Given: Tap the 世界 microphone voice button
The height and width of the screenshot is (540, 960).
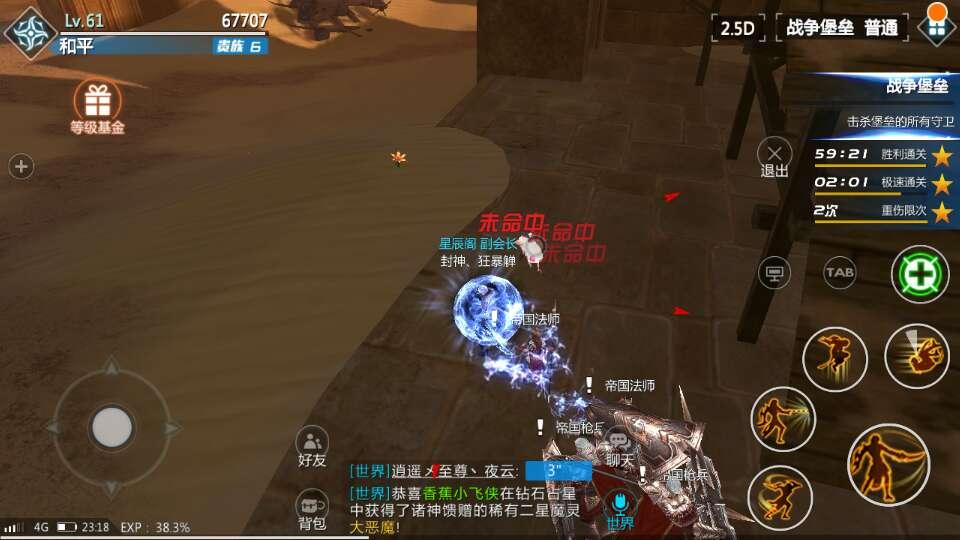Looking at the screenshot, I should pos(620,508).
